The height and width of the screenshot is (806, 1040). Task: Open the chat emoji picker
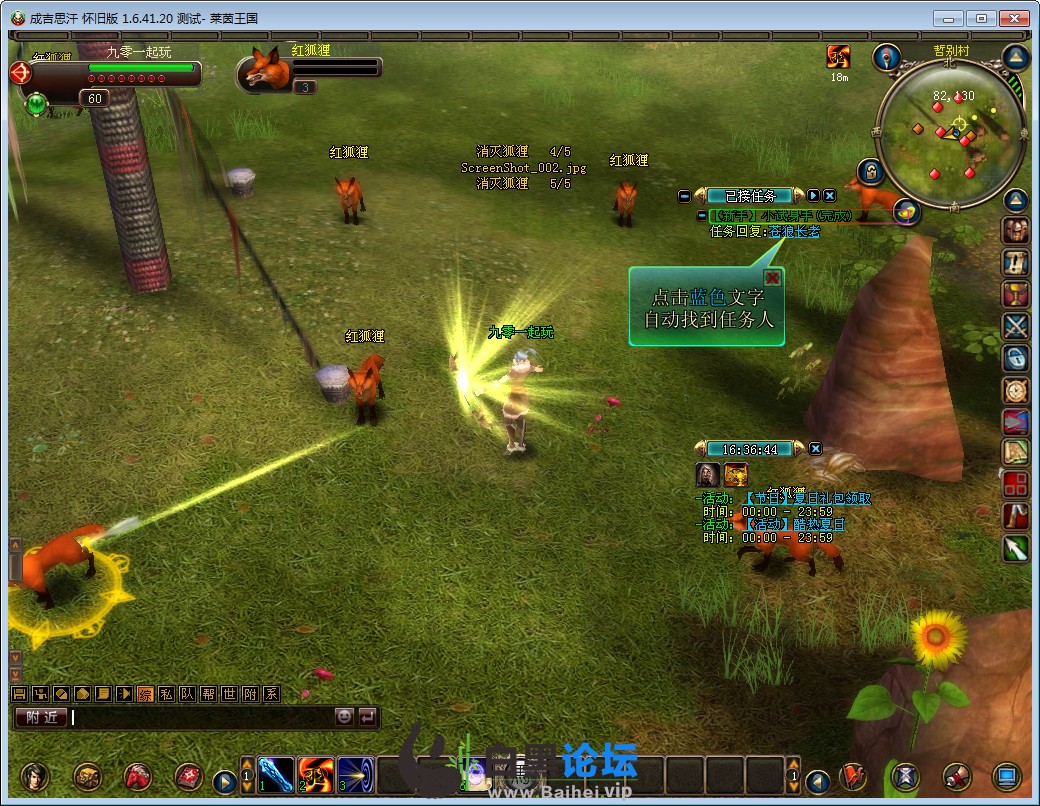(x=344, y=717)
